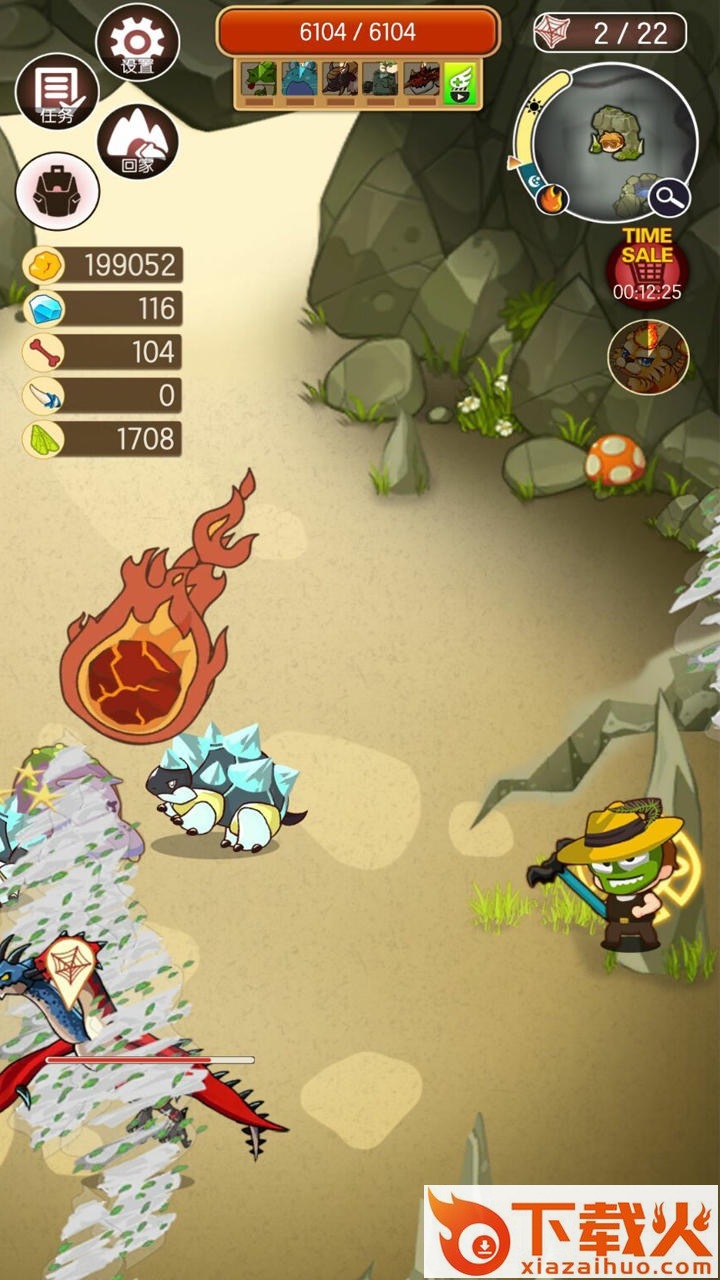Tap the spider web capture counter

[610, 33]
